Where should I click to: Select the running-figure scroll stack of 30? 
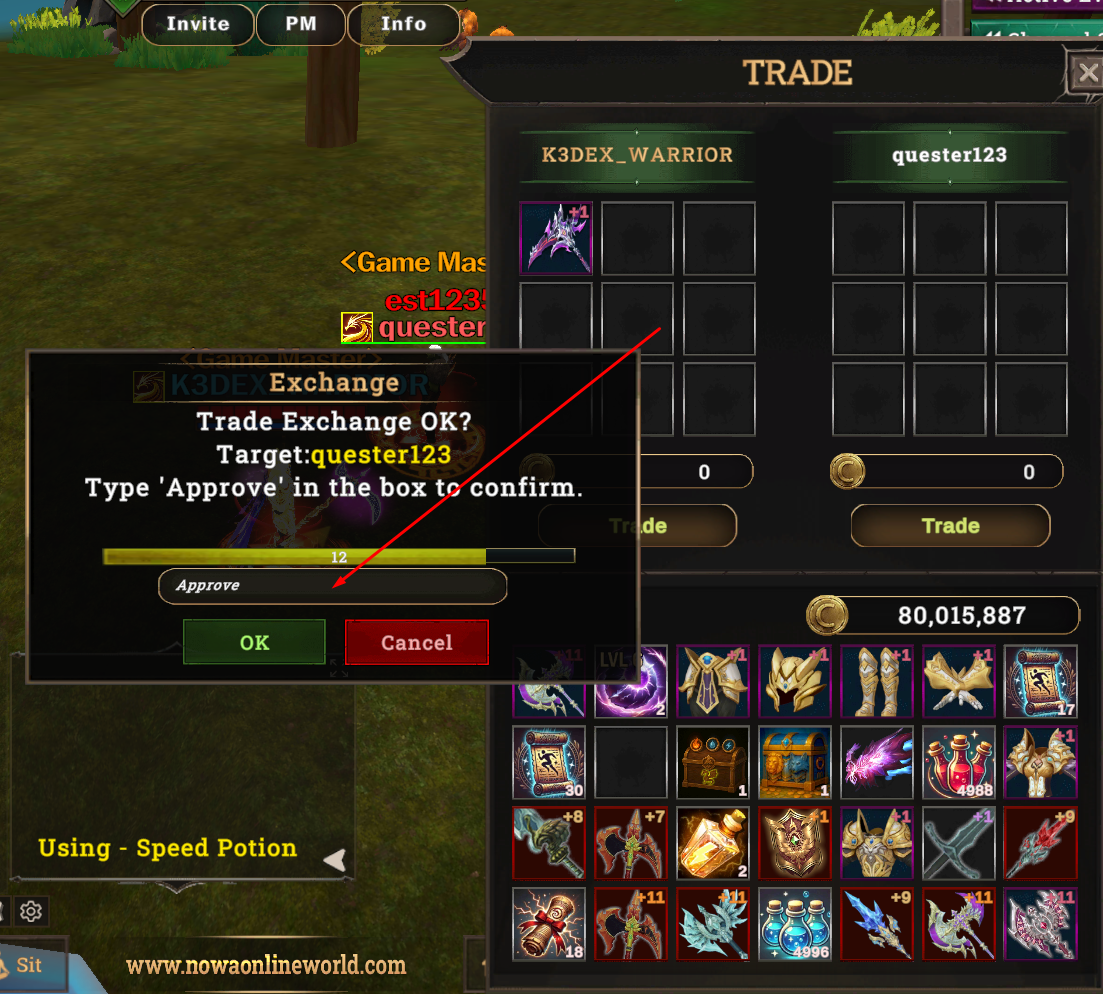pyautogui.click(x=548, y=763)
